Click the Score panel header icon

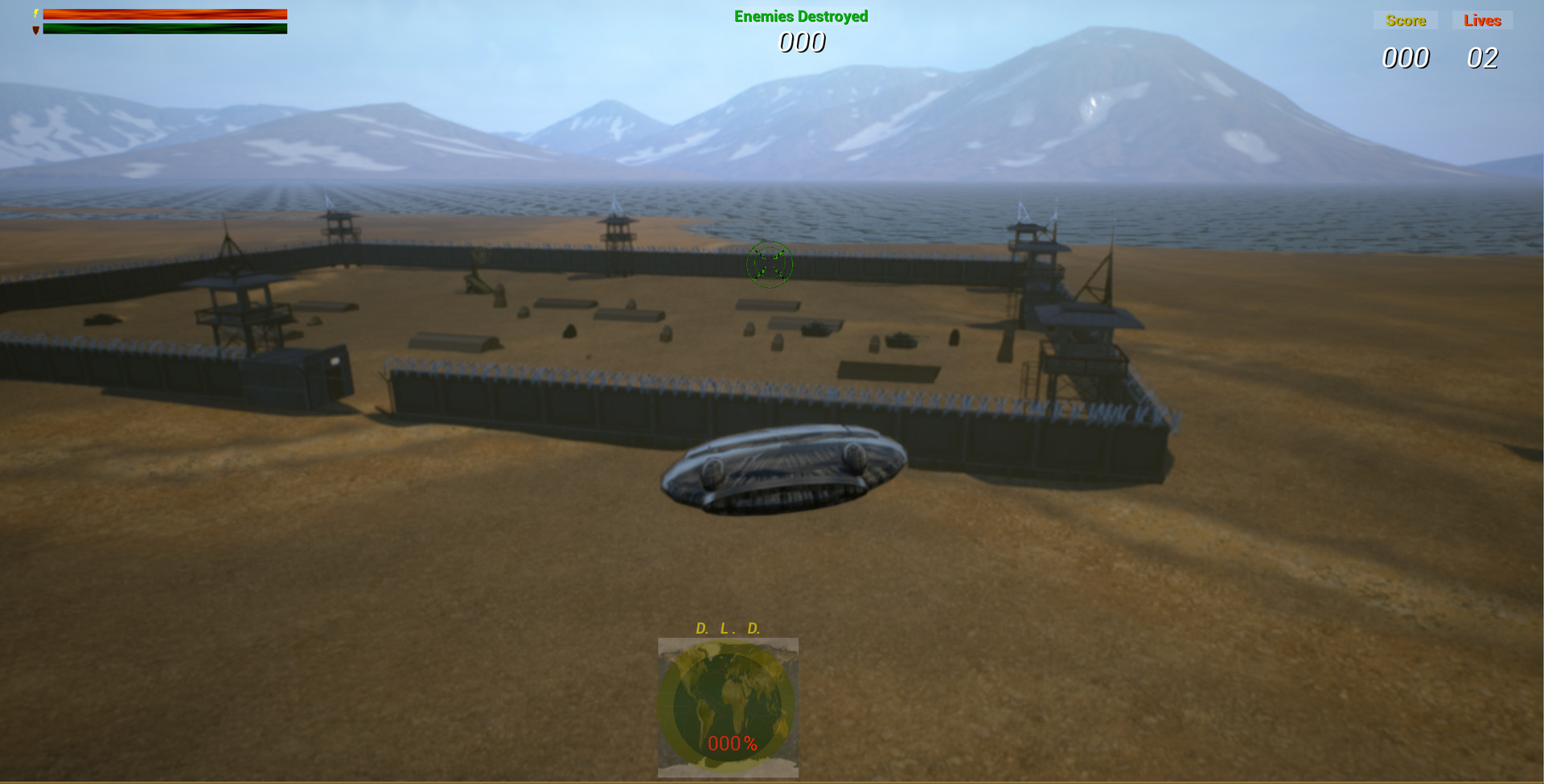point(1405,20)
